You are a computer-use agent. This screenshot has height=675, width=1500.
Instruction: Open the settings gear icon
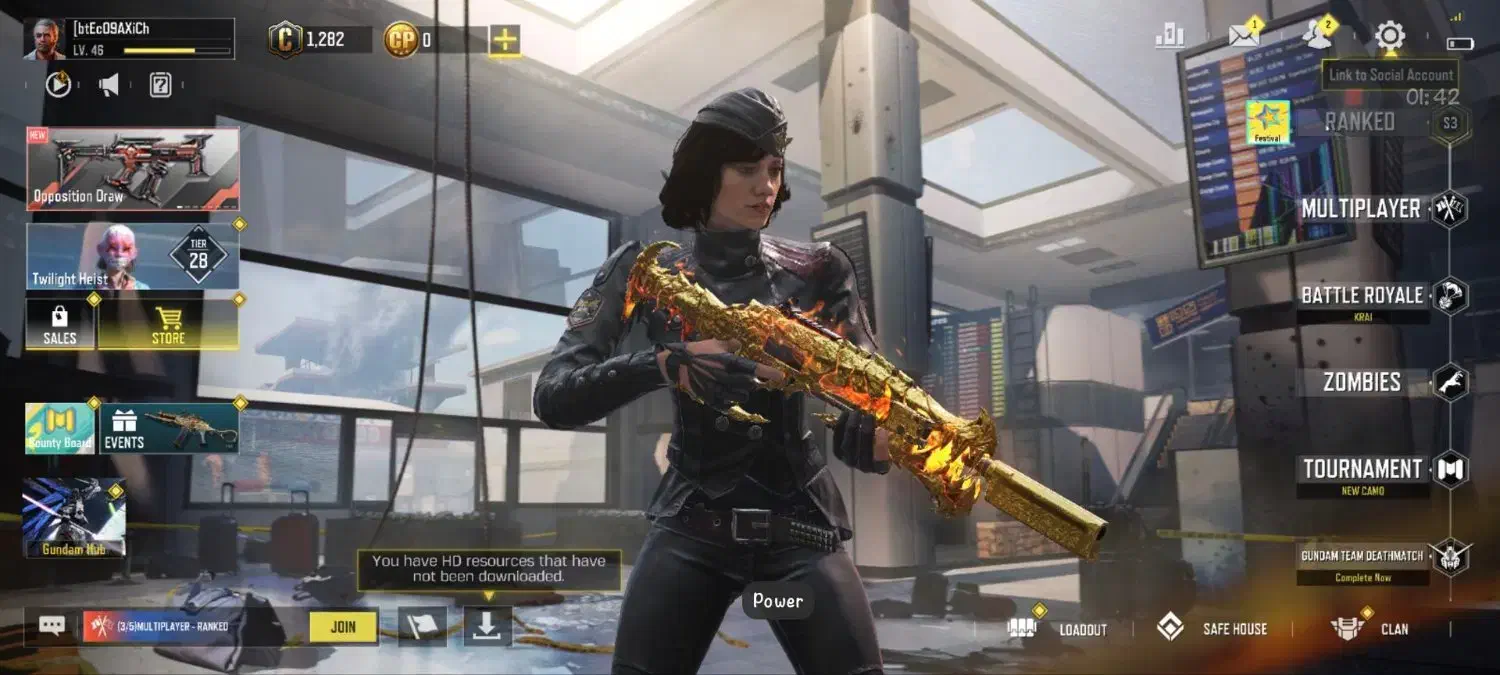coord(1389,37)
